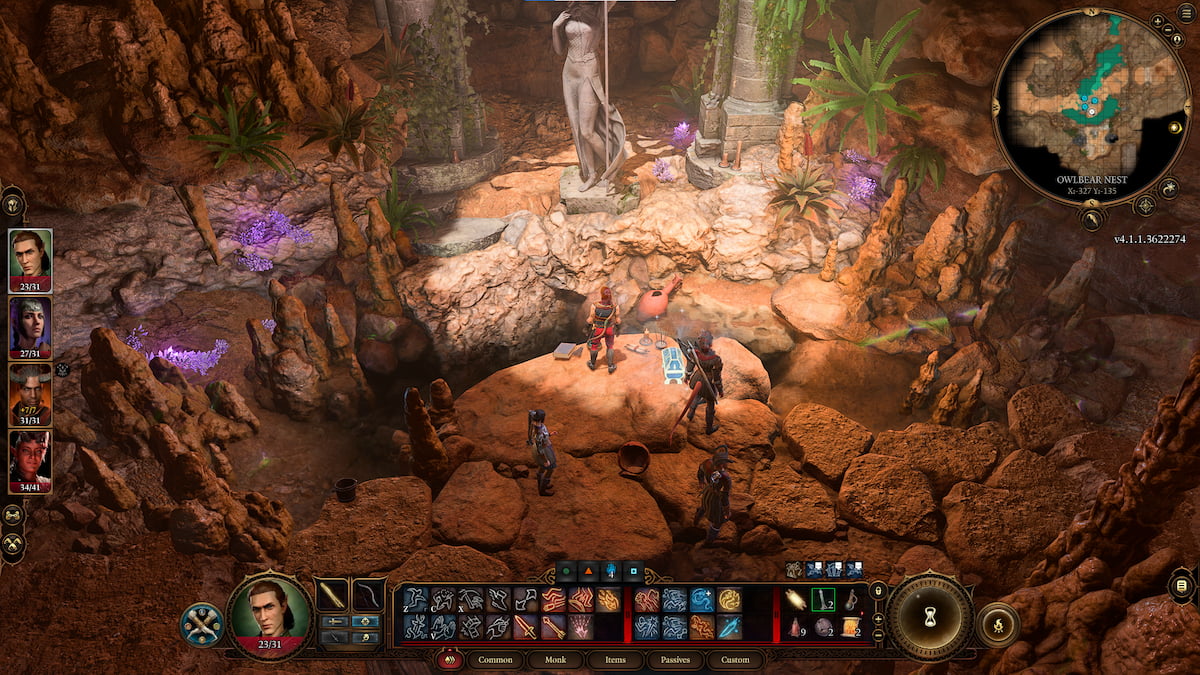This screenshot has width=1200, height=675.
Task: Choose the red tiefling Karlach portrait
Action: pyautogui.click(x=30, y=460)
